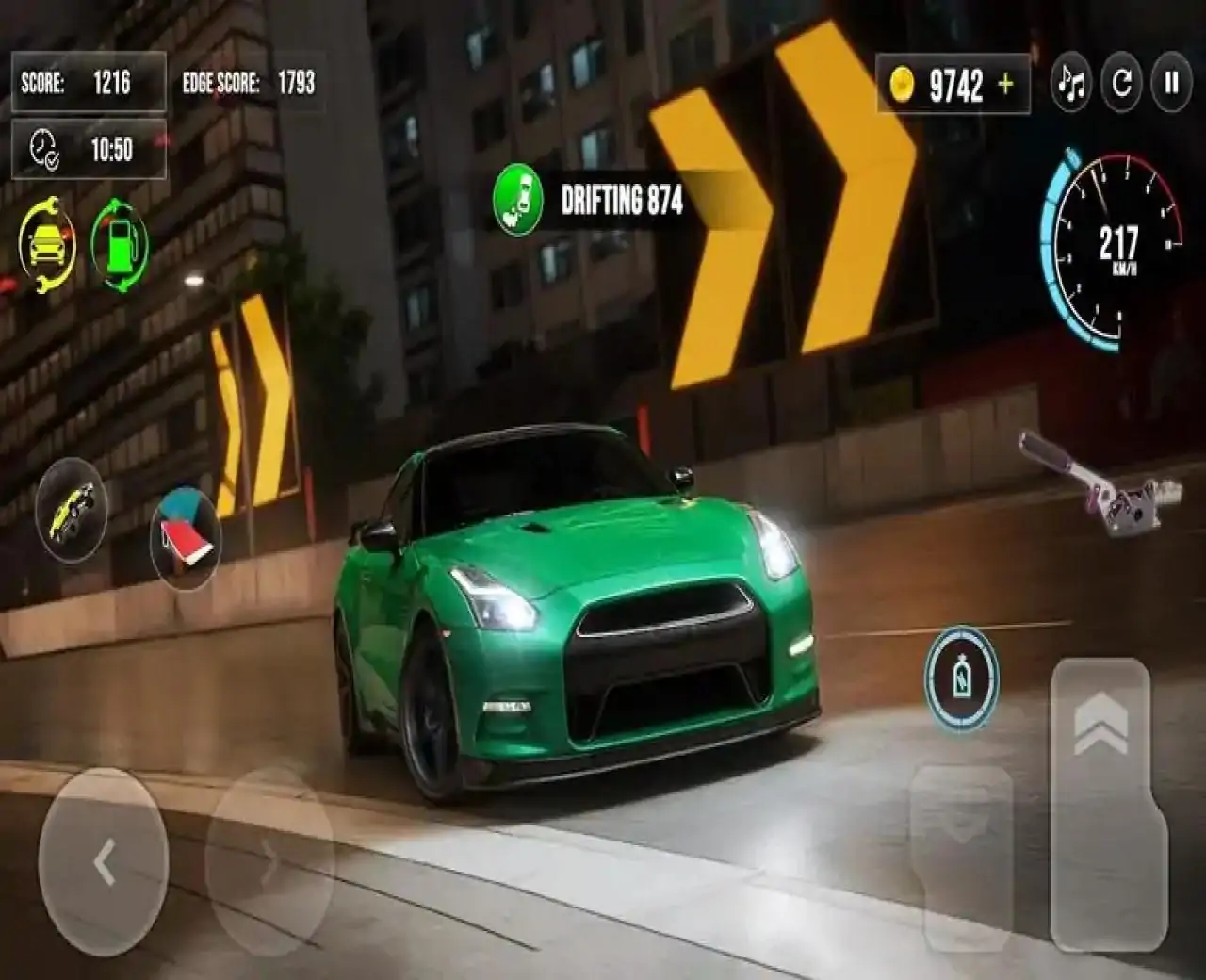Click the restart arrow button
The height and width of the screenshot is (980, 1206).
coord(1121,84)
